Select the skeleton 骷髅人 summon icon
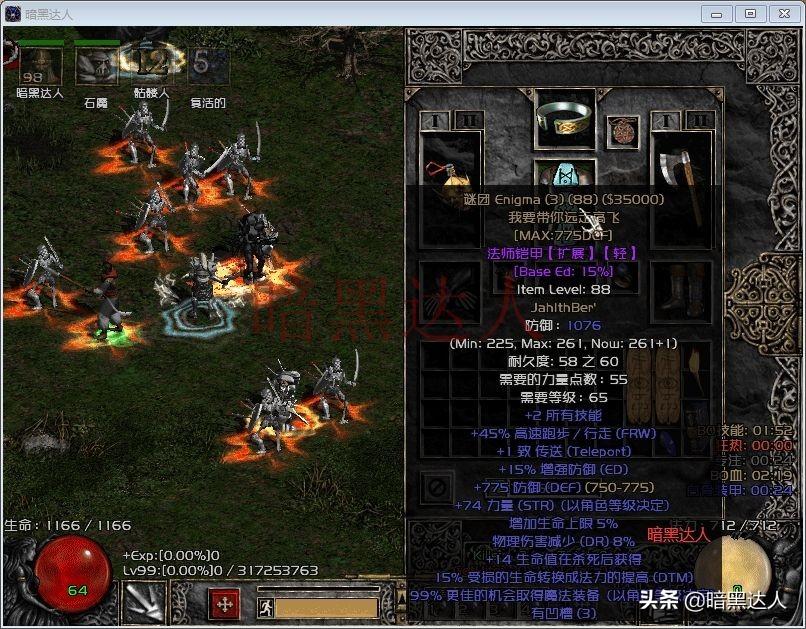Image resolution: width=806 pixels, height=629 pixels. tap(151, 65)
